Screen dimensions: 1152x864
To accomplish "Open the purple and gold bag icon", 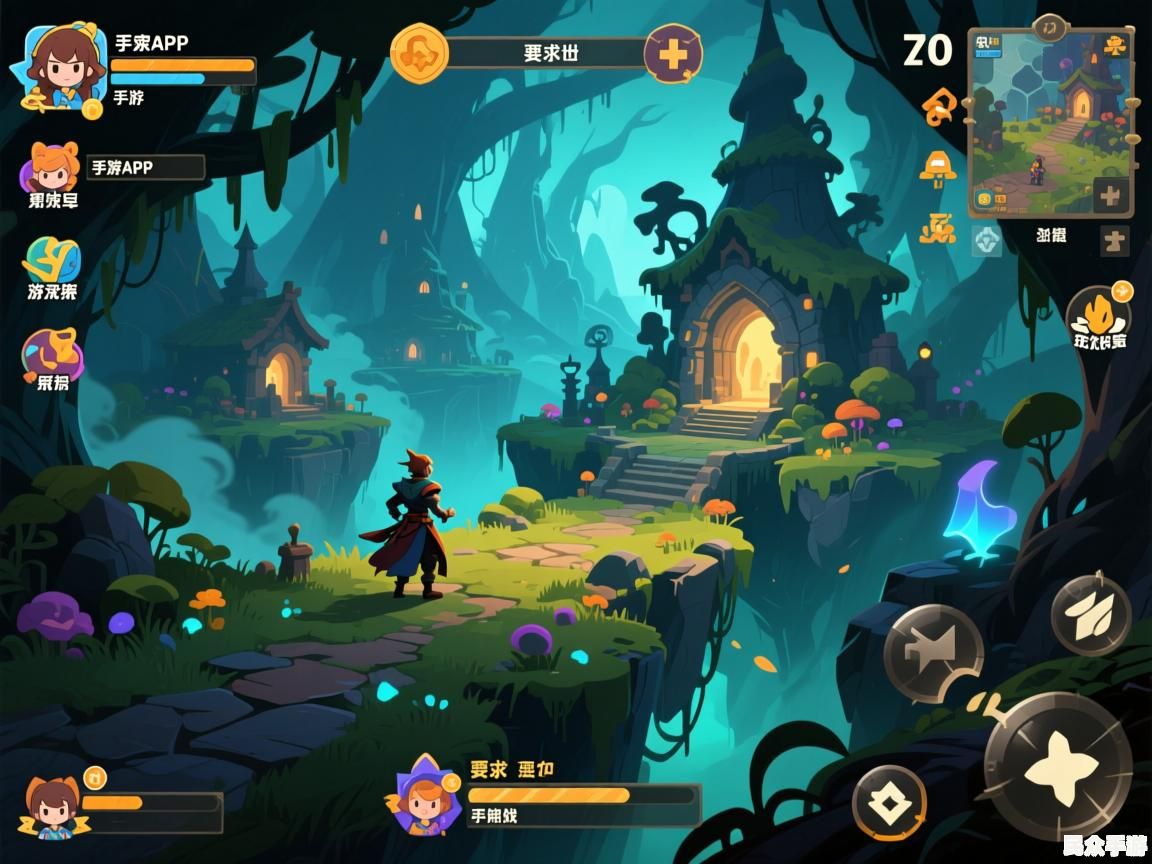I will 52,352.
